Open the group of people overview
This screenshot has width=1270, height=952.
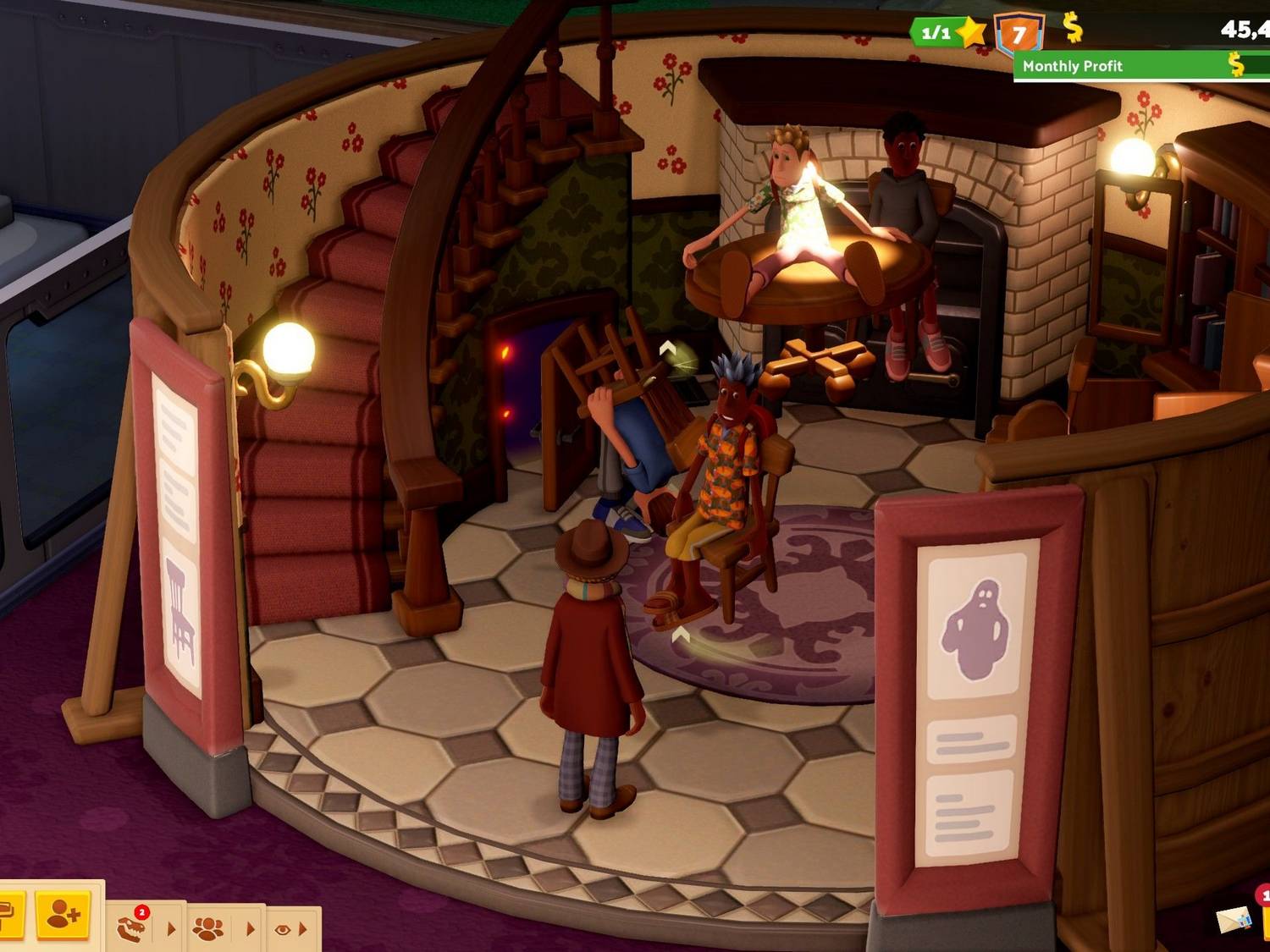click(x=208, y=929)
